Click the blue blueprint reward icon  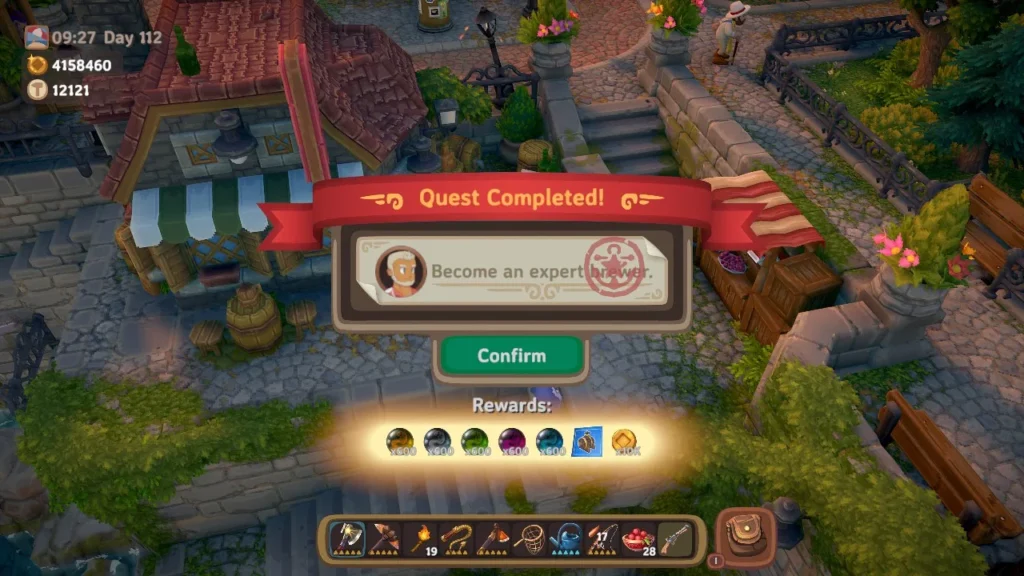[587, 442]
